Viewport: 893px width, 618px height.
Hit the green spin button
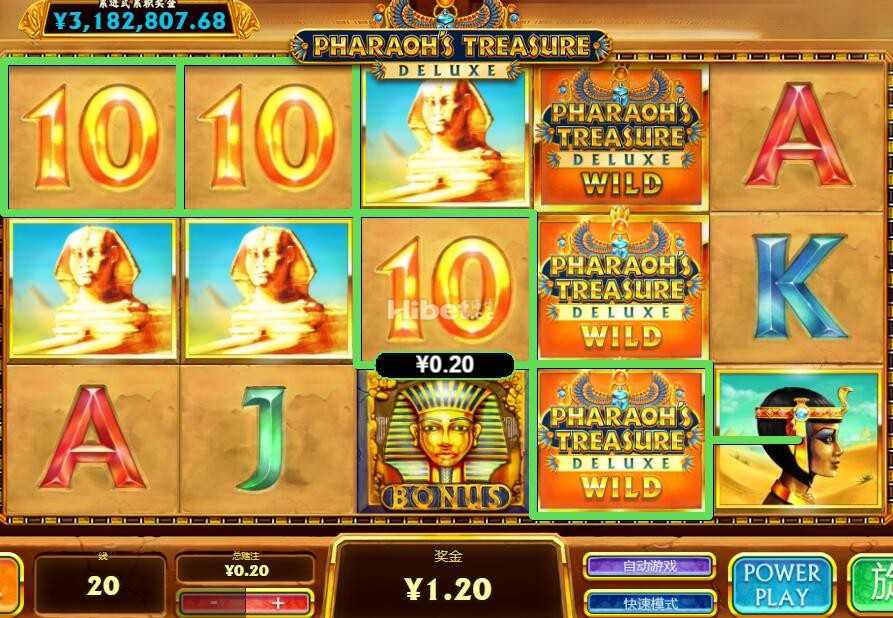pos(874,586)
